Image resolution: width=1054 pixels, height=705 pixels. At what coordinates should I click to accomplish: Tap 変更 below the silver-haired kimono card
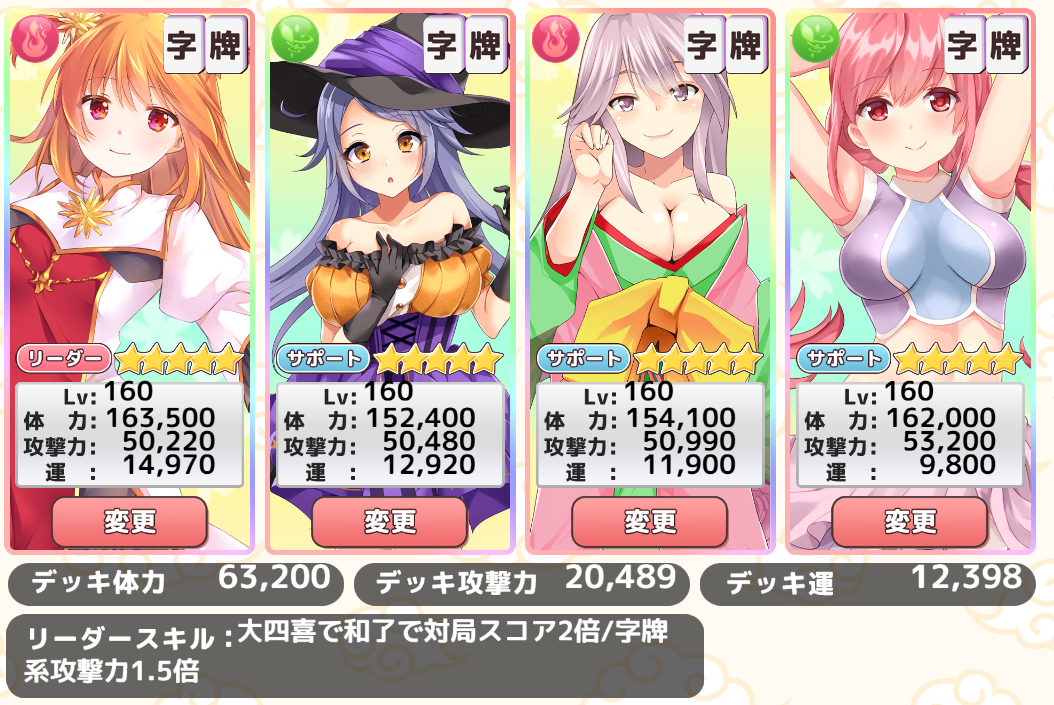(x=649, y=521)
